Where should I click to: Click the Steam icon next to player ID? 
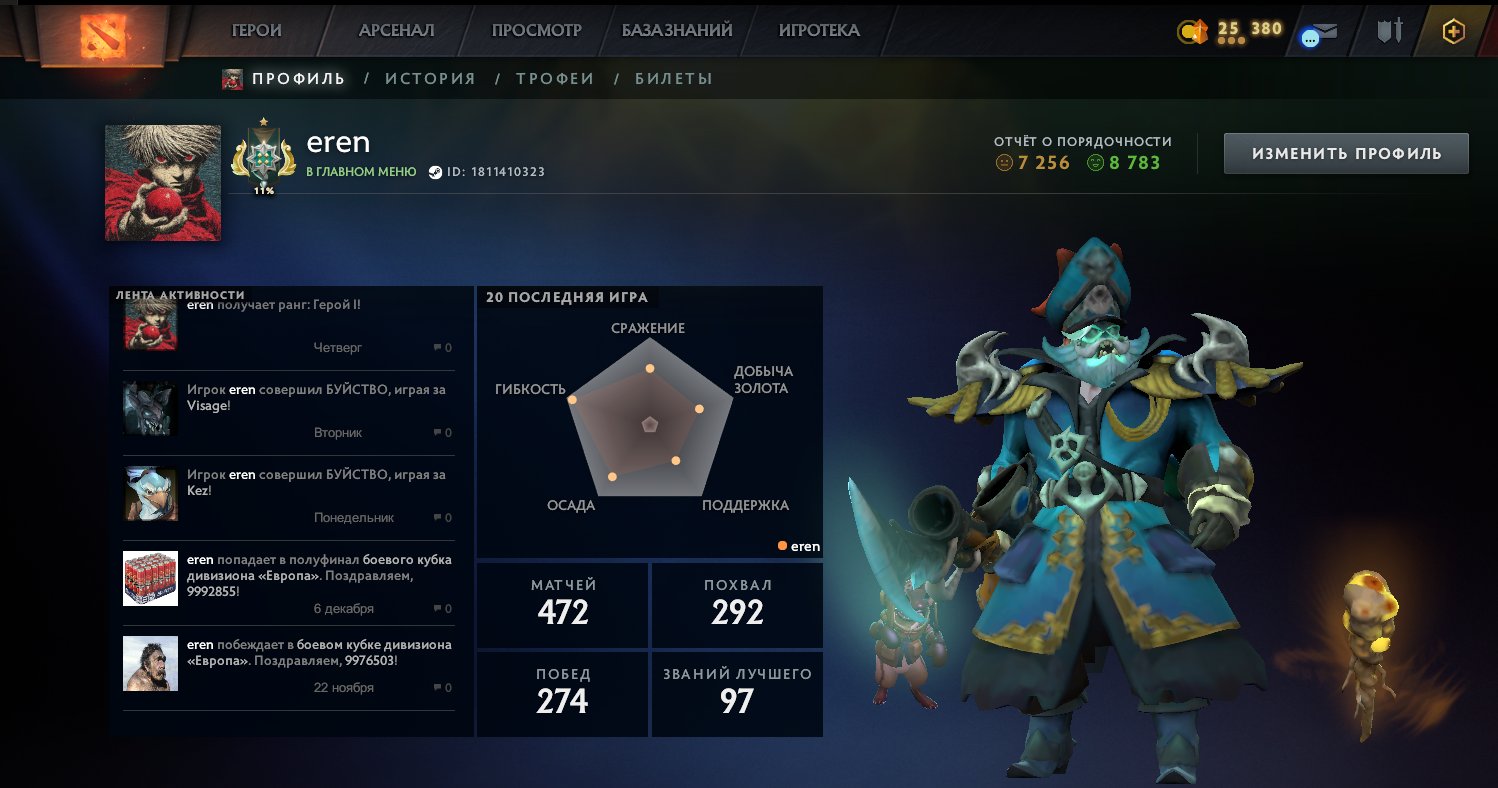pyautogui.click(x=434, y=170)
